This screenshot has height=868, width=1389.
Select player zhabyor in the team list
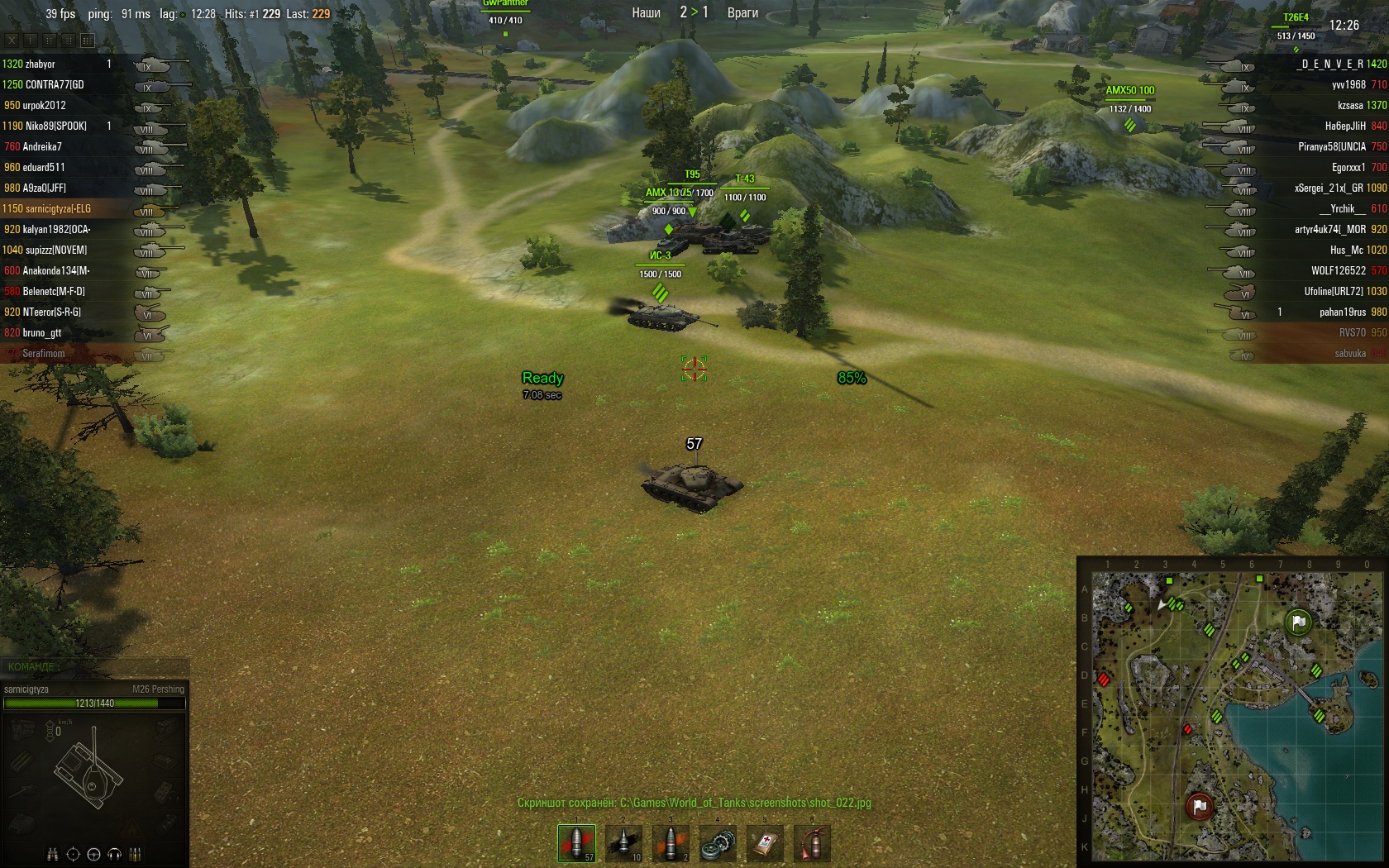(40, 64)
